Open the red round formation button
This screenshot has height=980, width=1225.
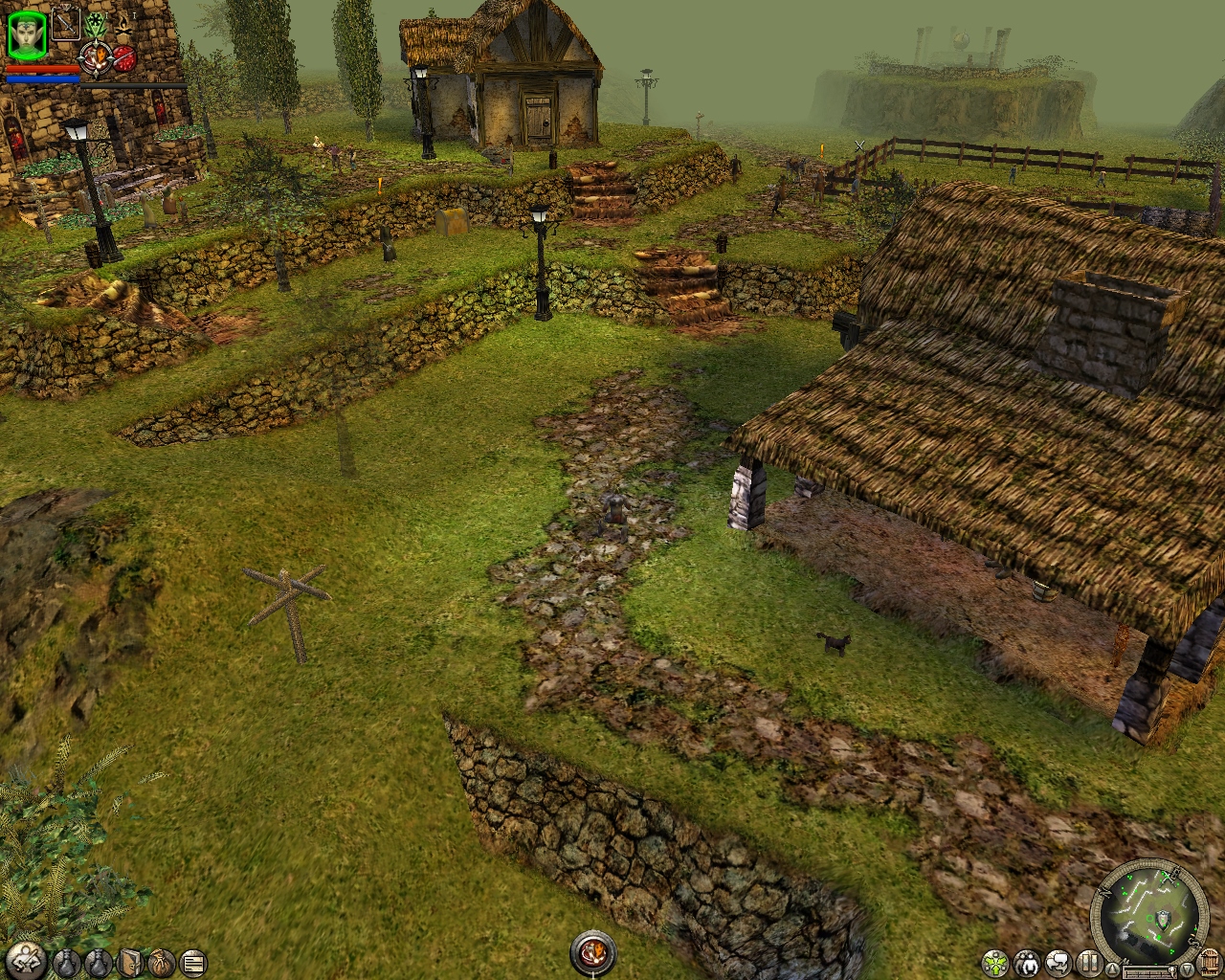point(125,58)
